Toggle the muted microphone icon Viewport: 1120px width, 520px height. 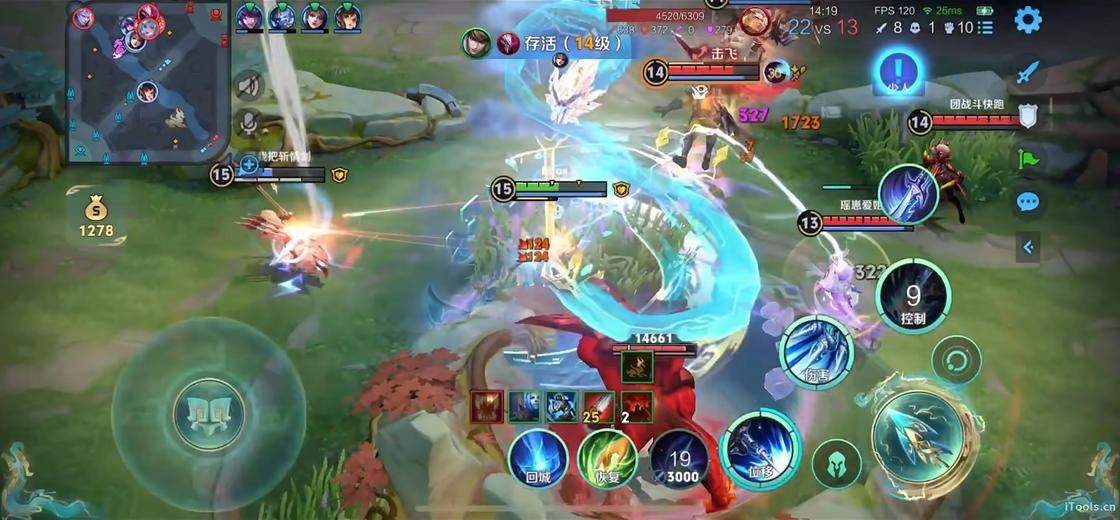coord(249,124)
